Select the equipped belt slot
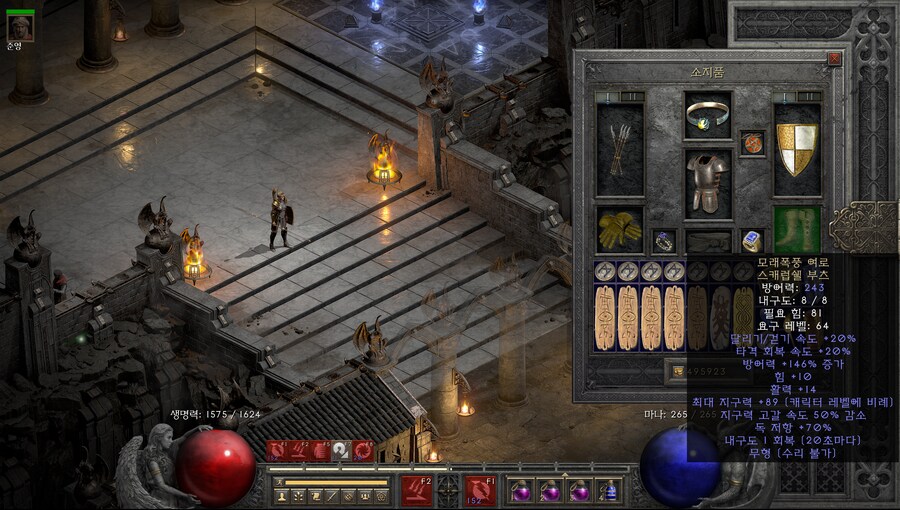Image resolution: width=900 pixels, height=510 pixels. [x=708, y=241]
